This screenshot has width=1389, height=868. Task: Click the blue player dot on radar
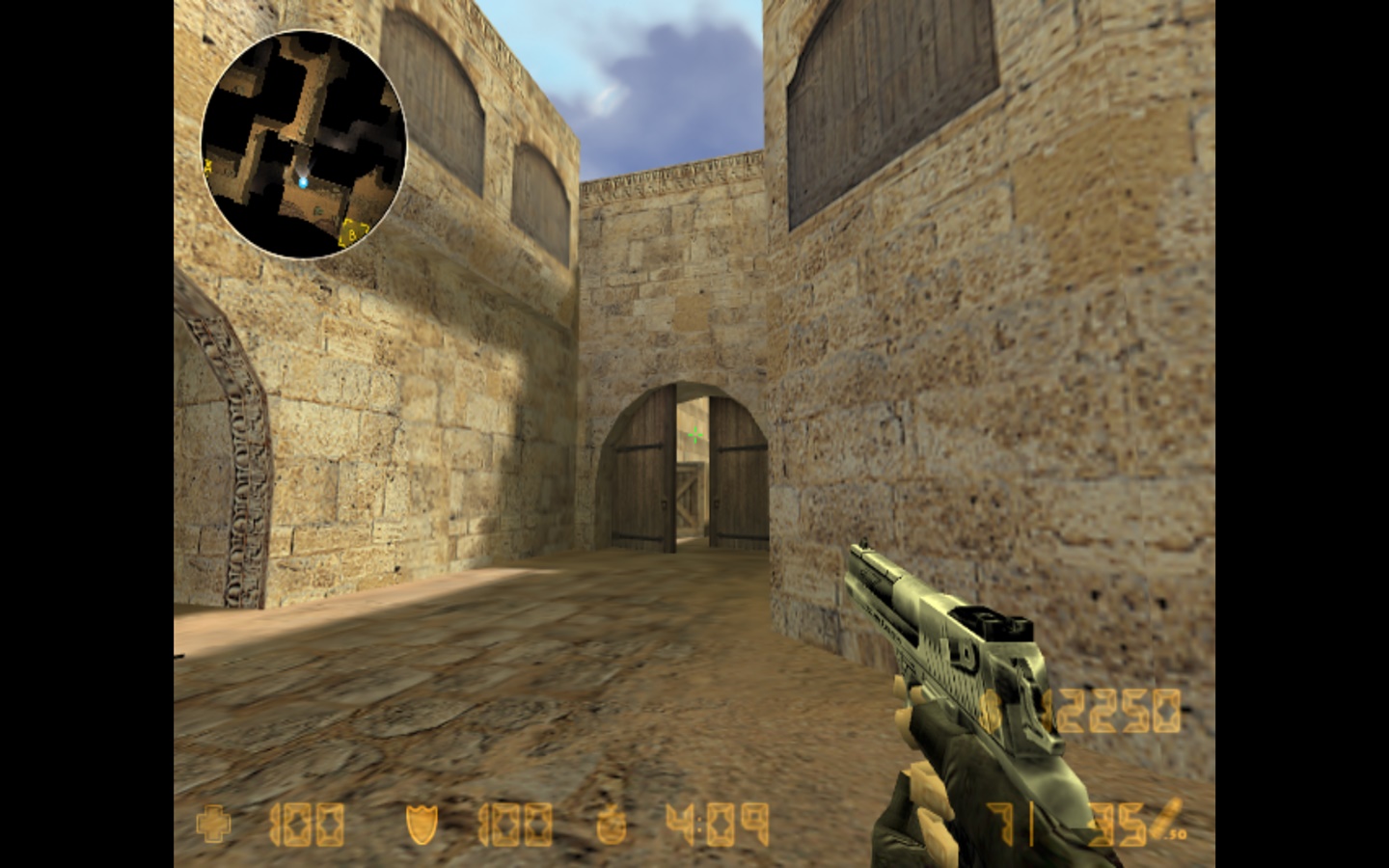pos(303,181)
